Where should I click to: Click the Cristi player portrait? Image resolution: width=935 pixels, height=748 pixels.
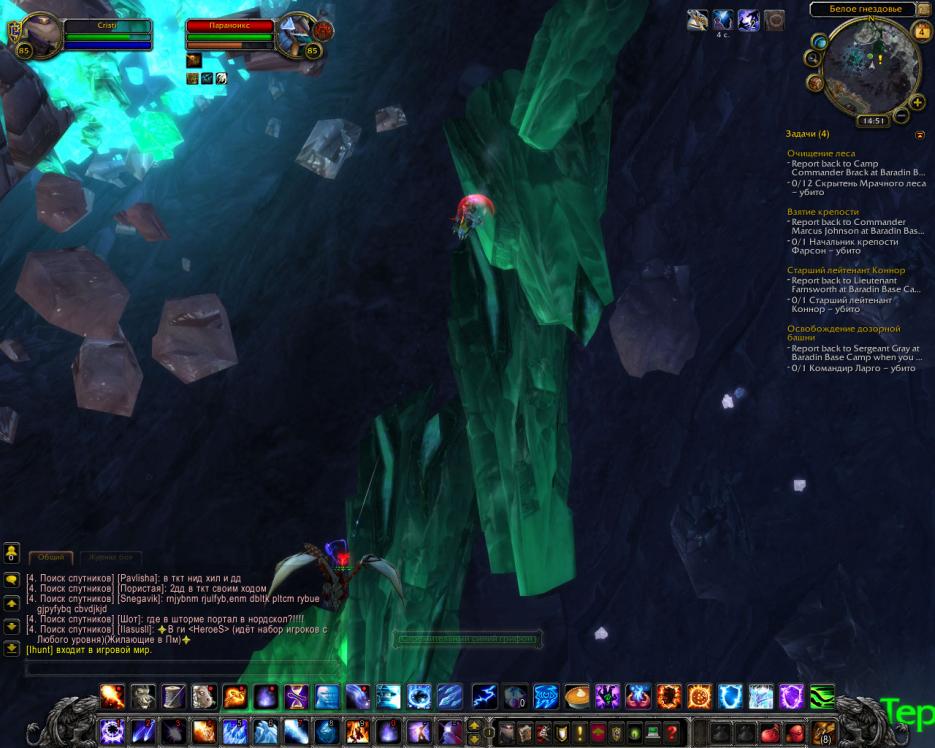tap(41, 33)
